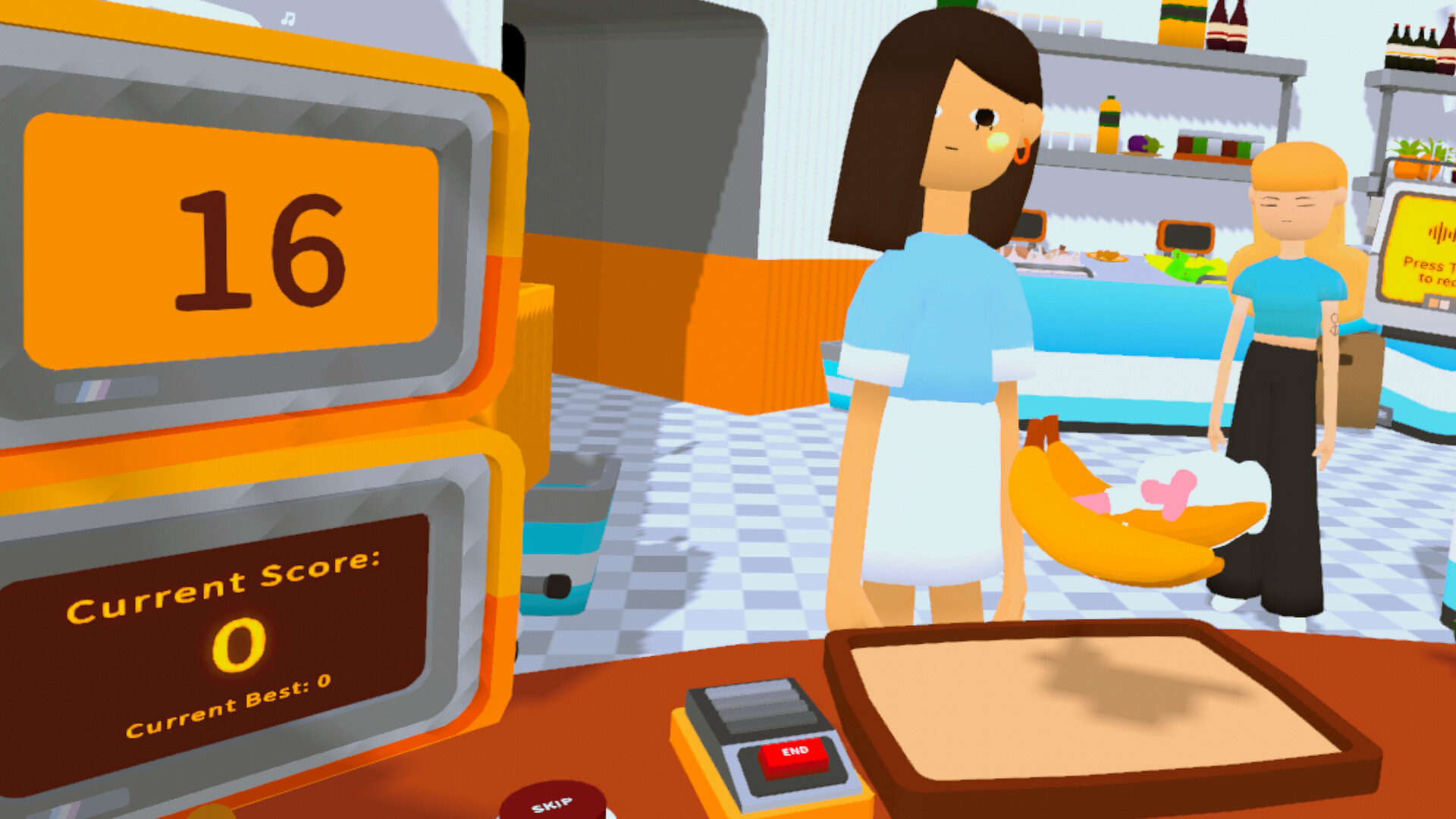Toggle the orange square on the kiosk base
Image resolution: width=1456 pixels, height=819 pixels.
pos(1432,303)
